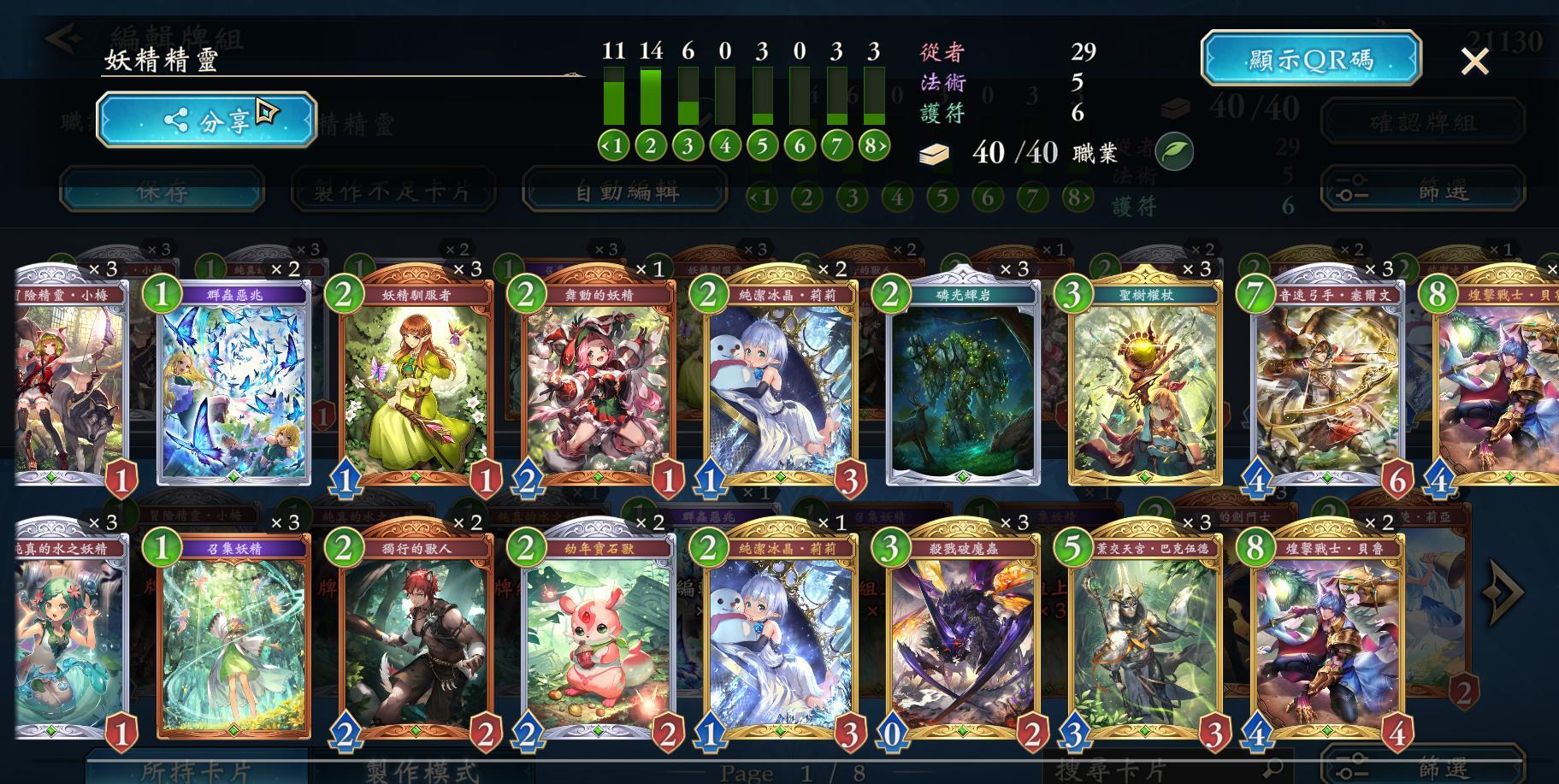
Task: Toggle the cost 5 filter circle
Action: coord(762,145)
